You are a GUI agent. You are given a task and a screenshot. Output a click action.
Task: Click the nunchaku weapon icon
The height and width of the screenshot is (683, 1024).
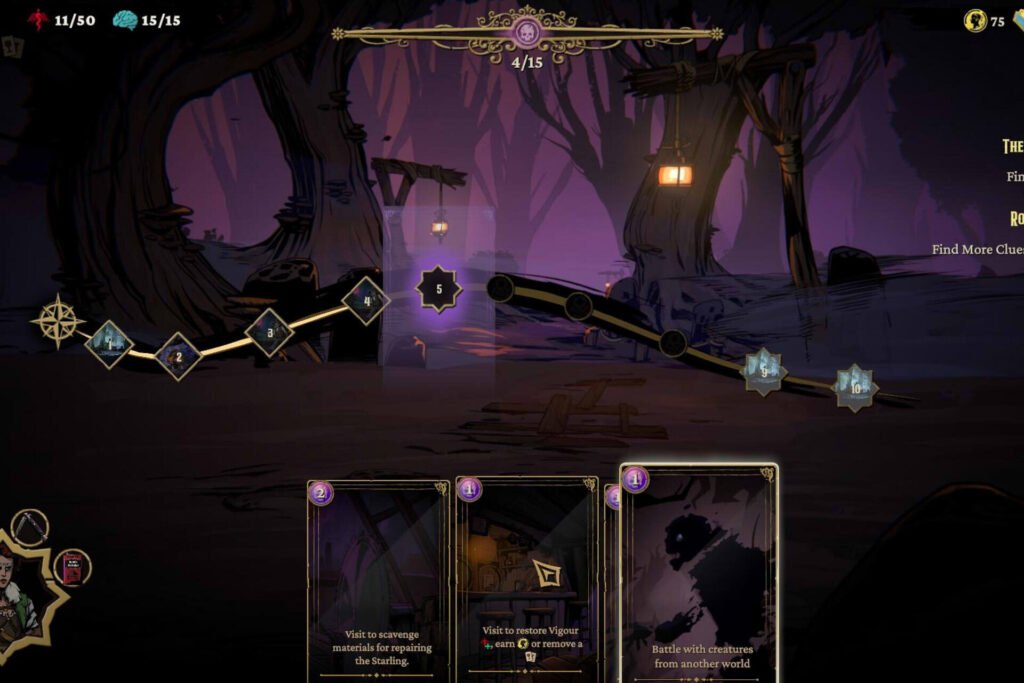point(30,527)
